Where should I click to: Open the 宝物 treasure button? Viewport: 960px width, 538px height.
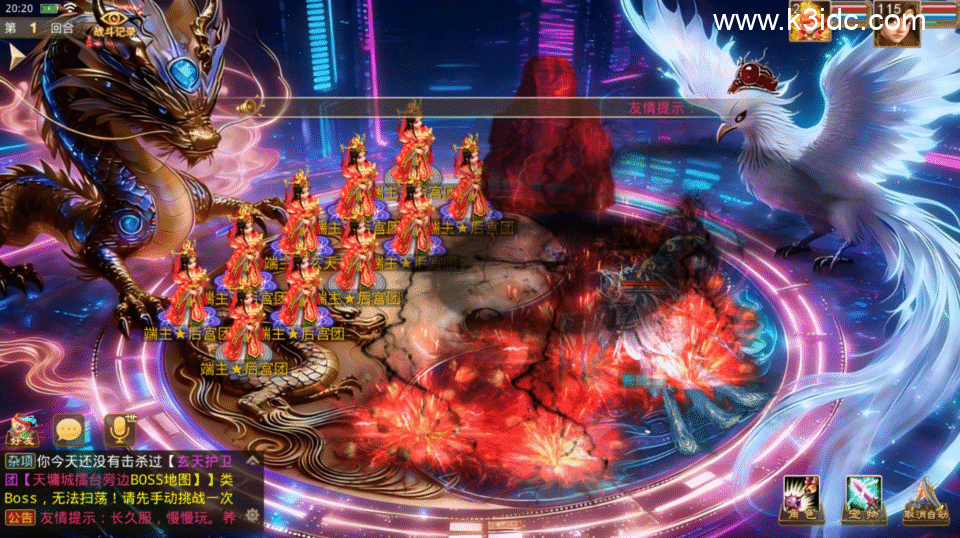[x=863, y=501]
